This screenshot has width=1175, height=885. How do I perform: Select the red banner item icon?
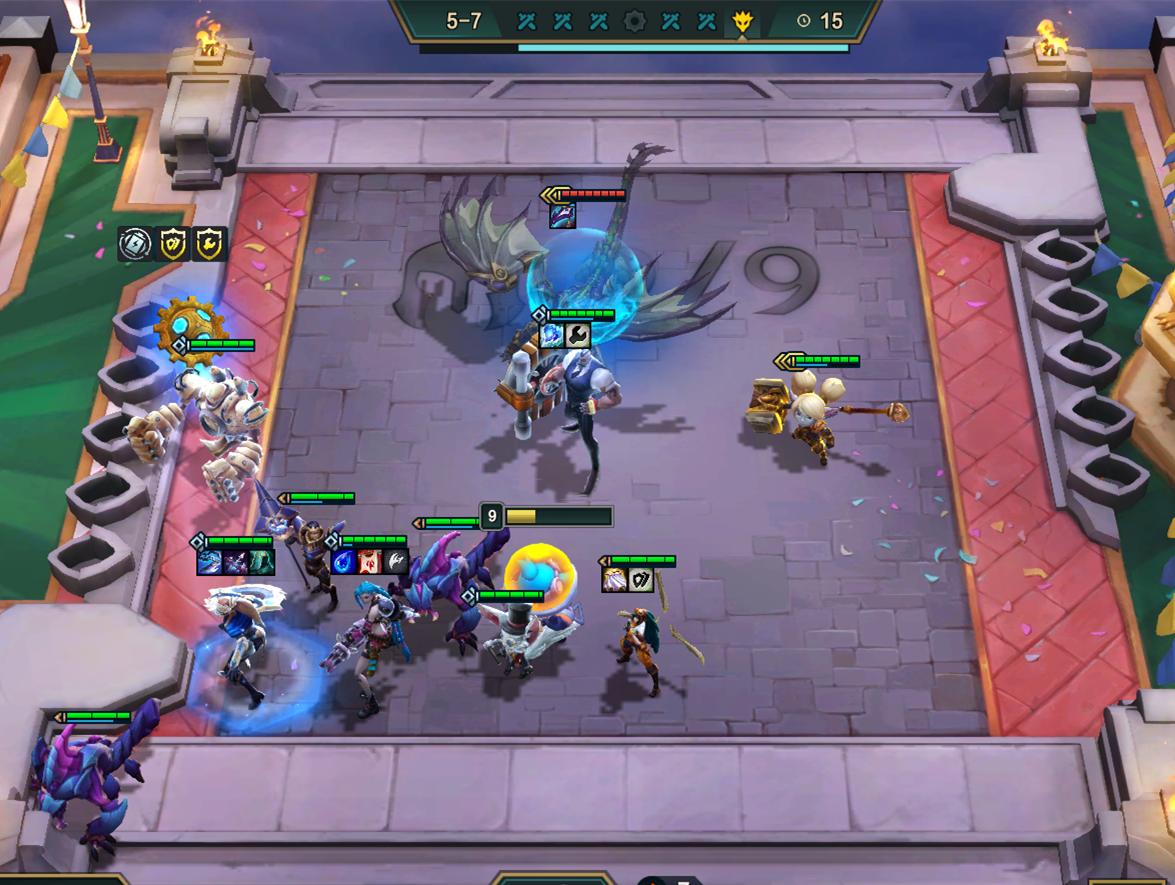pyautogui.click(x=370, y=561)
